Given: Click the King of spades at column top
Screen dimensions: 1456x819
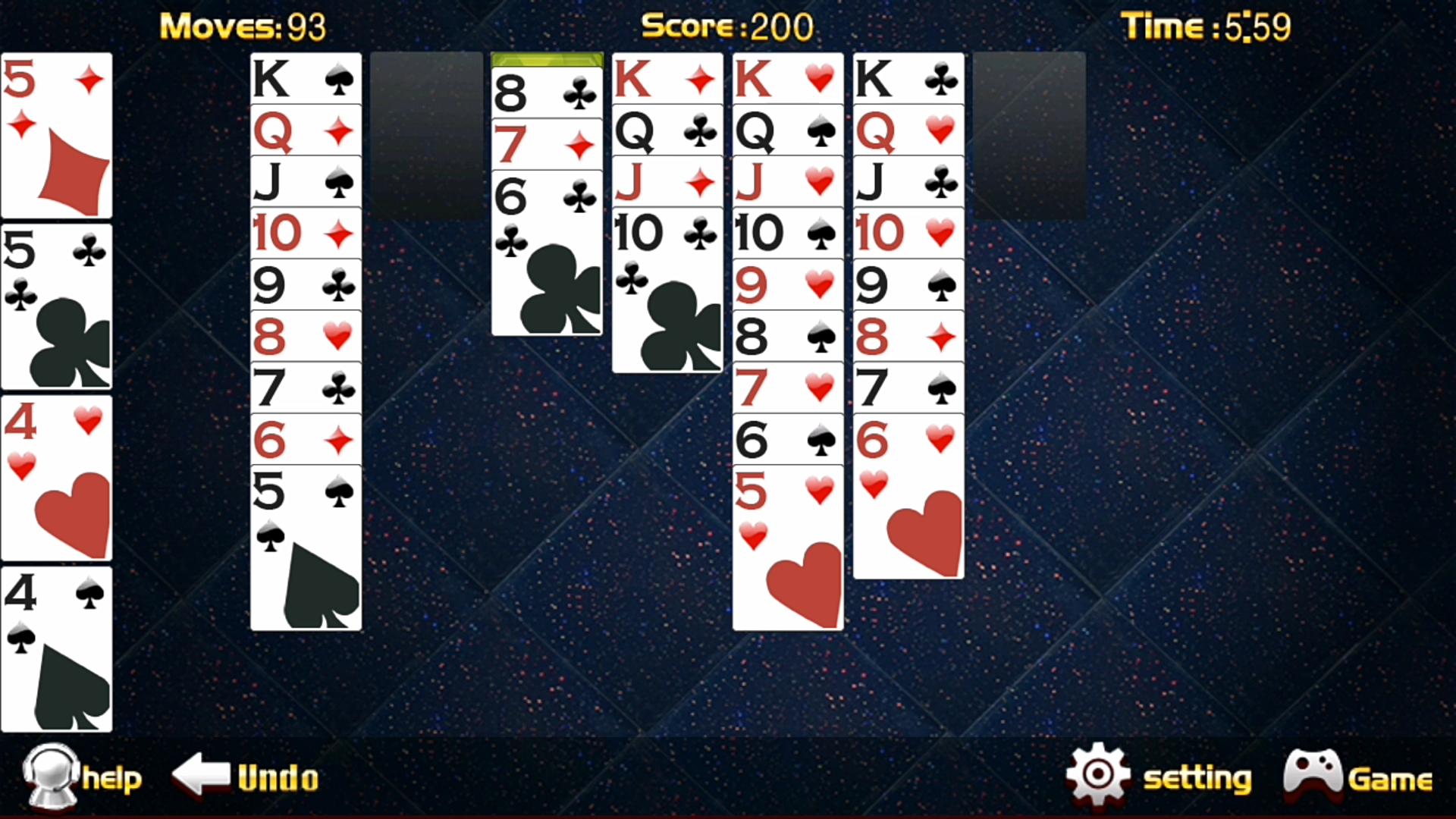Looking at the screenshot, I should pyautogui.click(x=305, y=80).
